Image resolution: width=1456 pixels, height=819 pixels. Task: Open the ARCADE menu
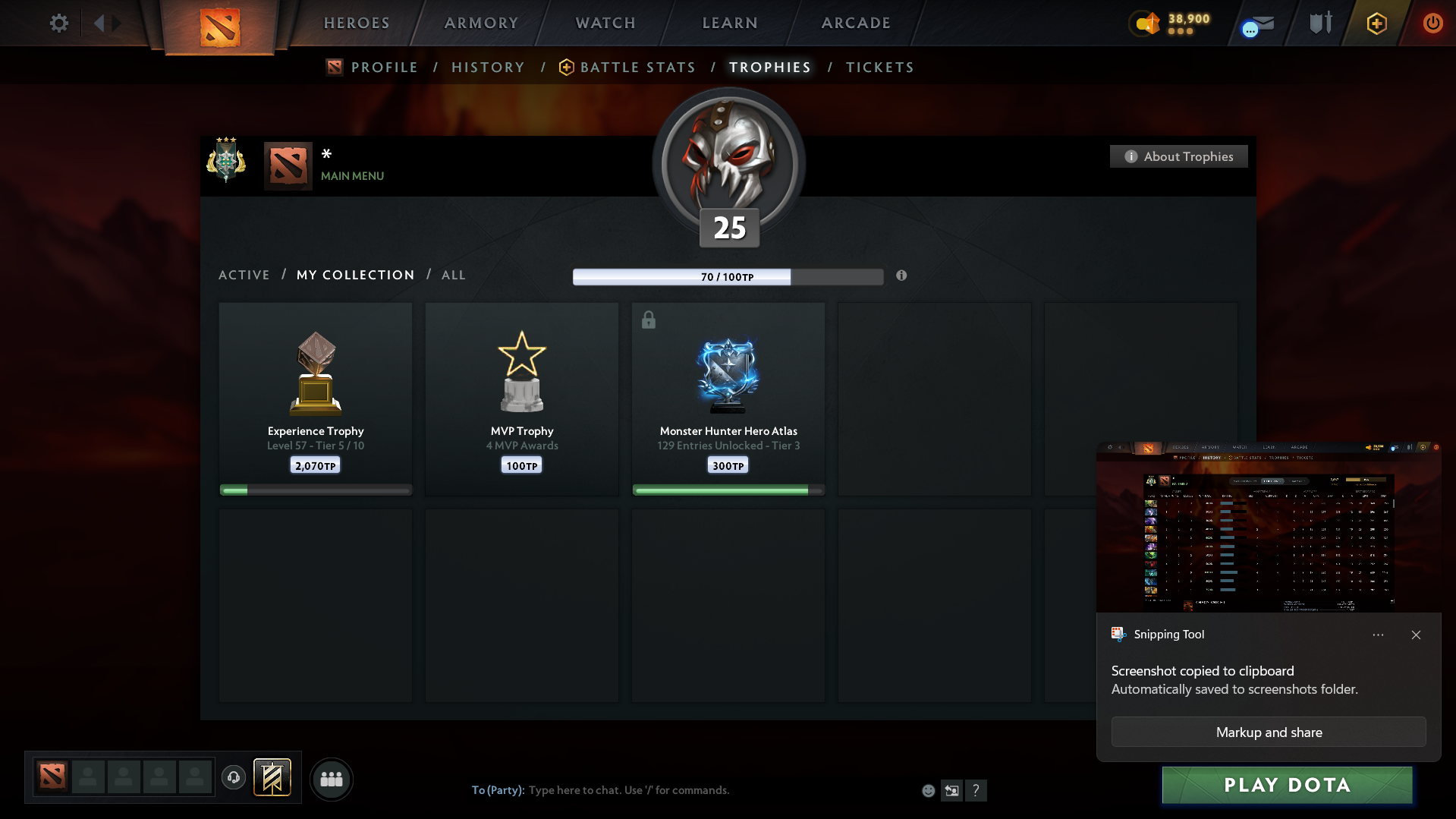[x=855, y=23]
